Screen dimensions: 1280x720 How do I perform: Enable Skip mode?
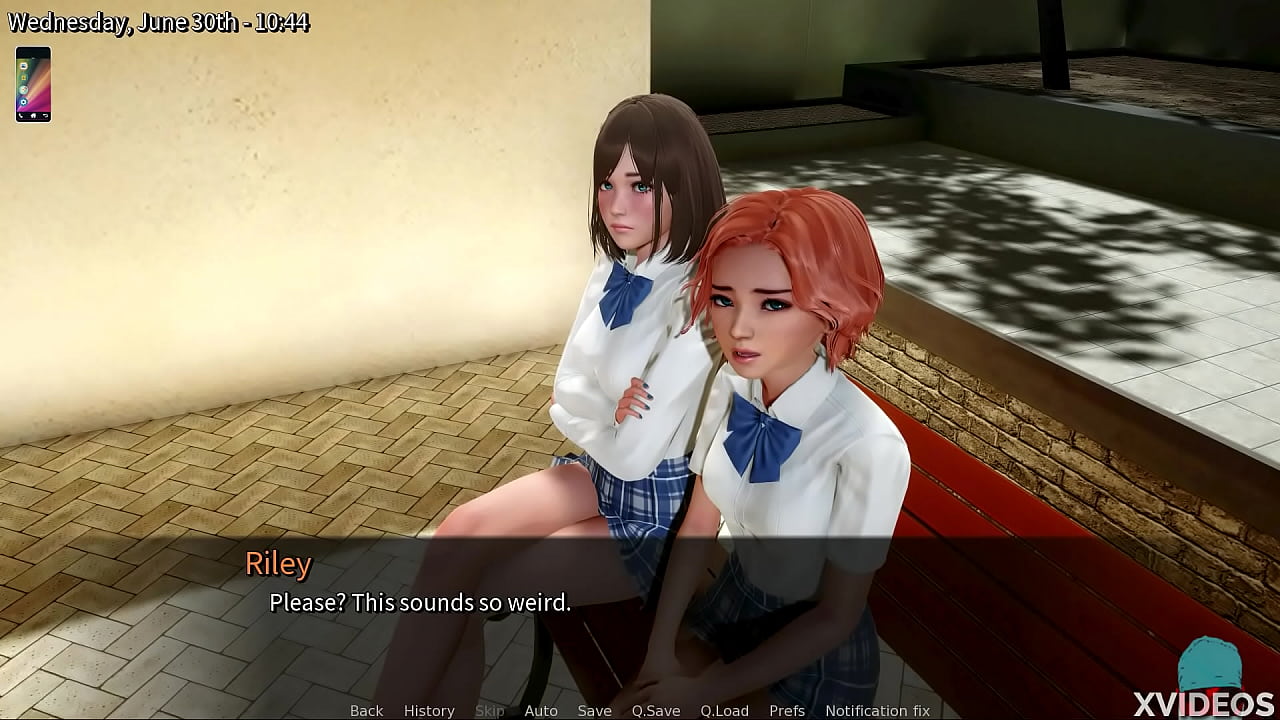coord(489,710)
